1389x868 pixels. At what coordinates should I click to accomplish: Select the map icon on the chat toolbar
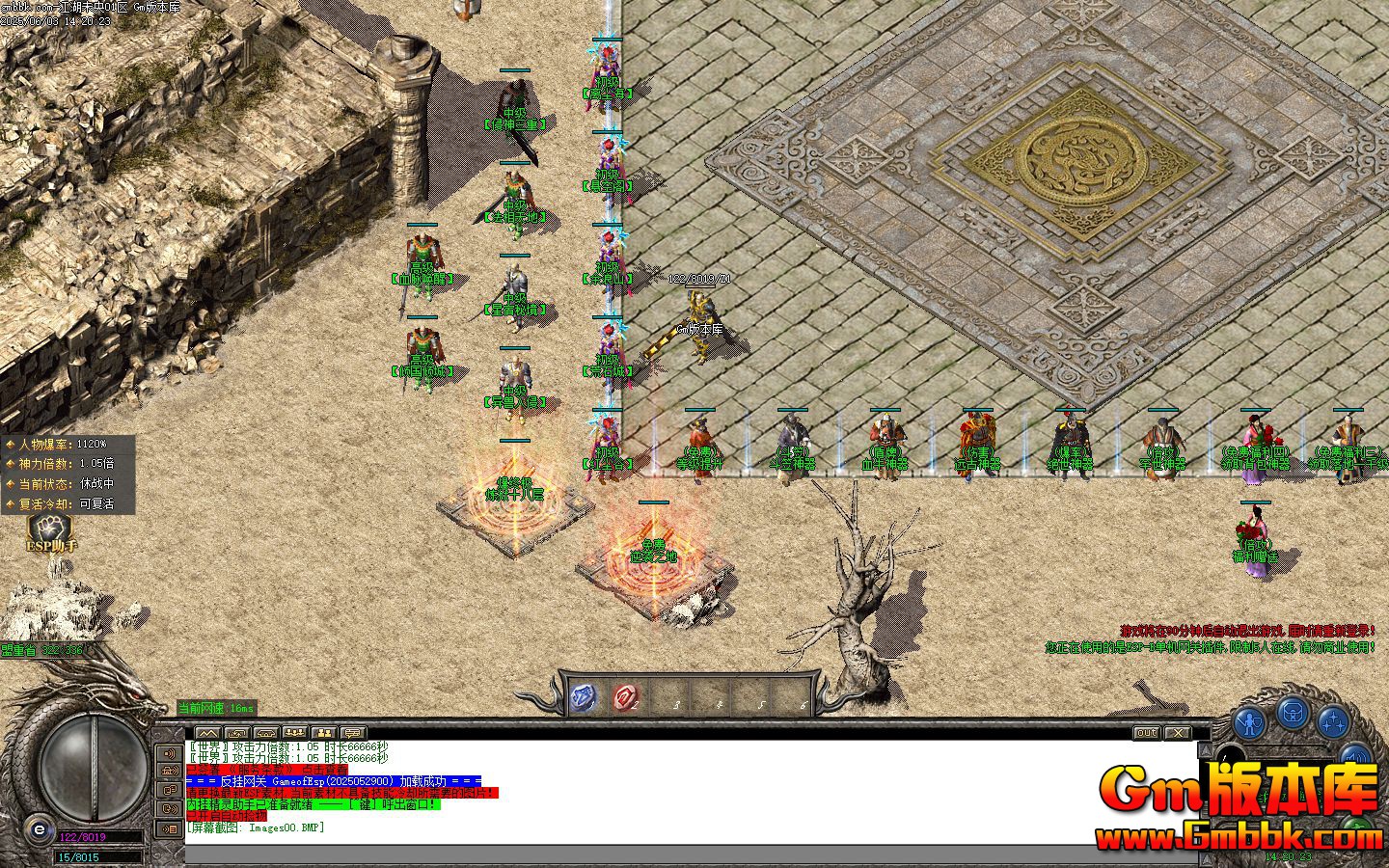[207, 732]
